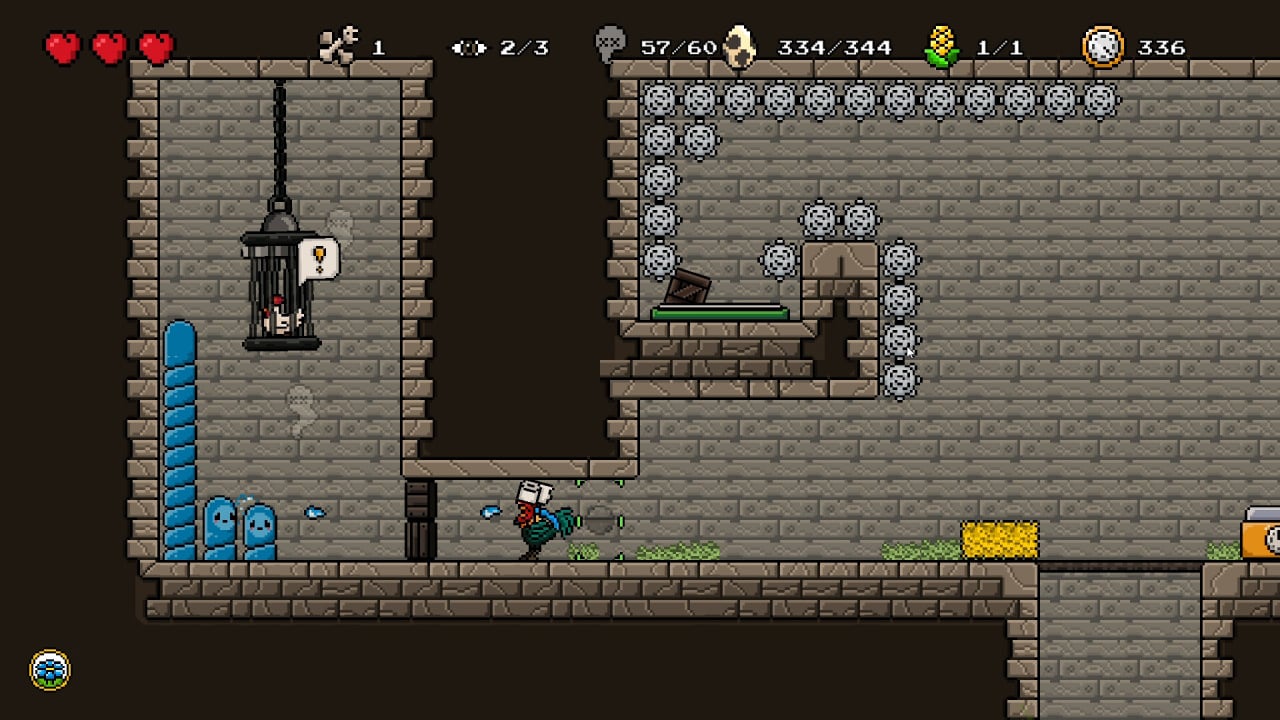Click the spotted egg icon
The height and width of the screenshot is (720, 1280).
(740, 46)
